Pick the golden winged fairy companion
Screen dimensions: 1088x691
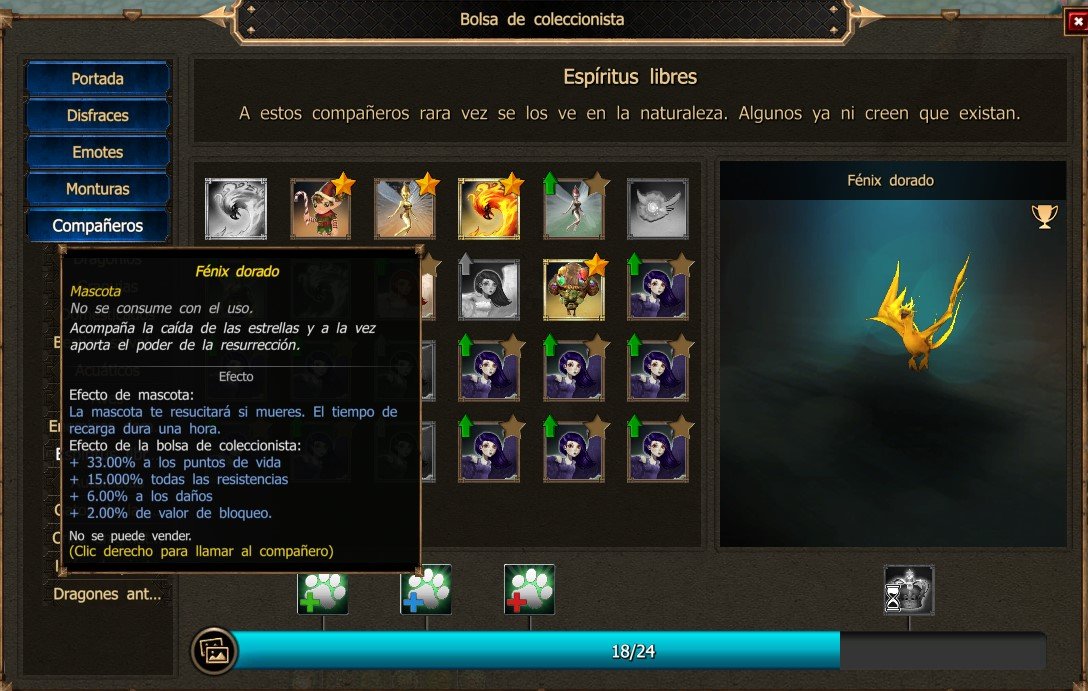[x=404, y=208]
